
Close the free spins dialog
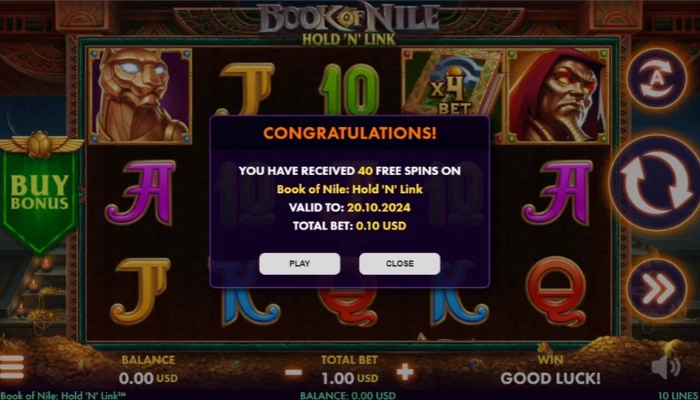tap(399, 264)
